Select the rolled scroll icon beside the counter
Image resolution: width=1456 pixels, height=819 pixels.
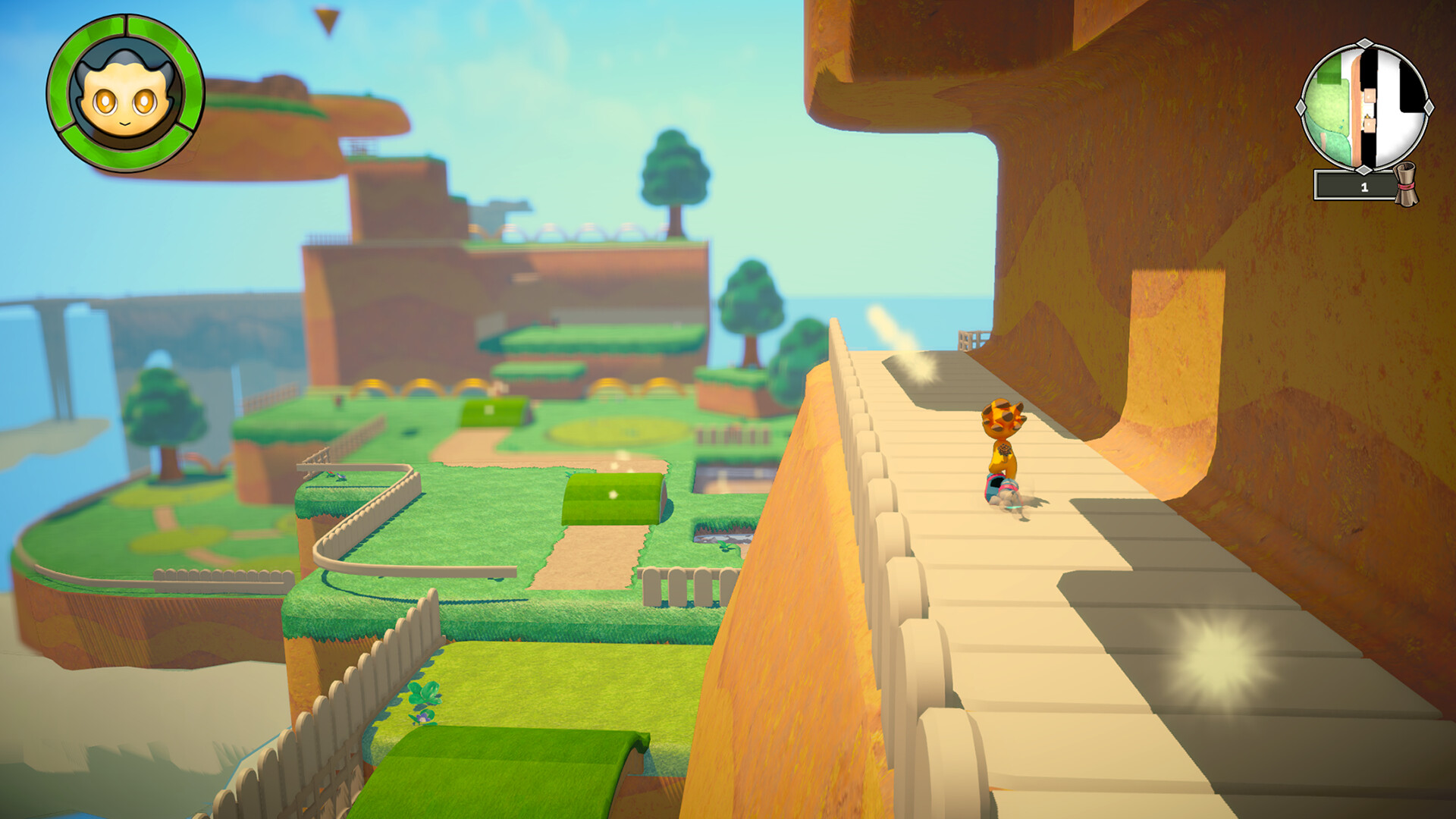point(1407,184)
